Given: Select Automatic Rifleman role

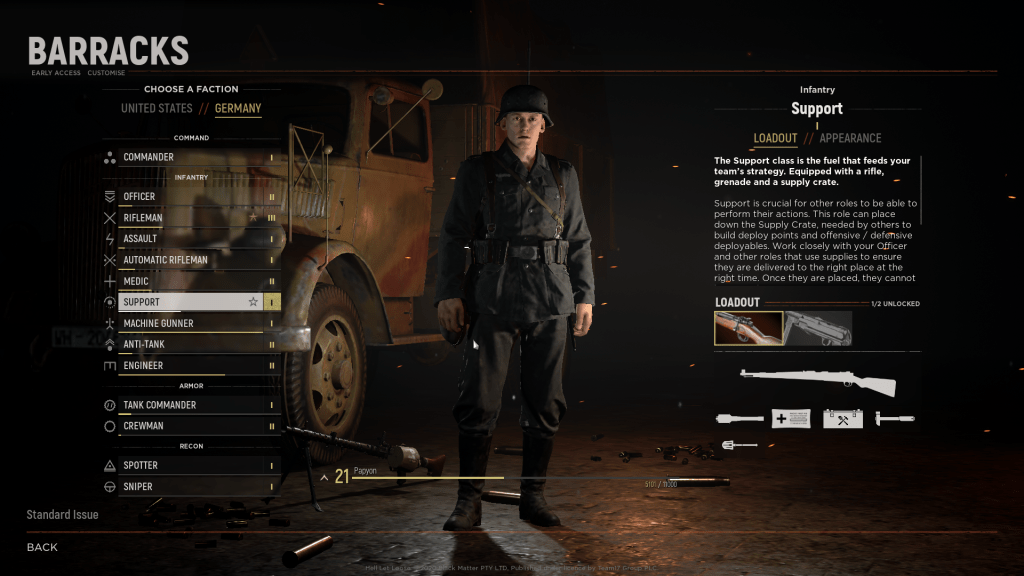Looking at the screenshot, I should click(x=190, y=260).
